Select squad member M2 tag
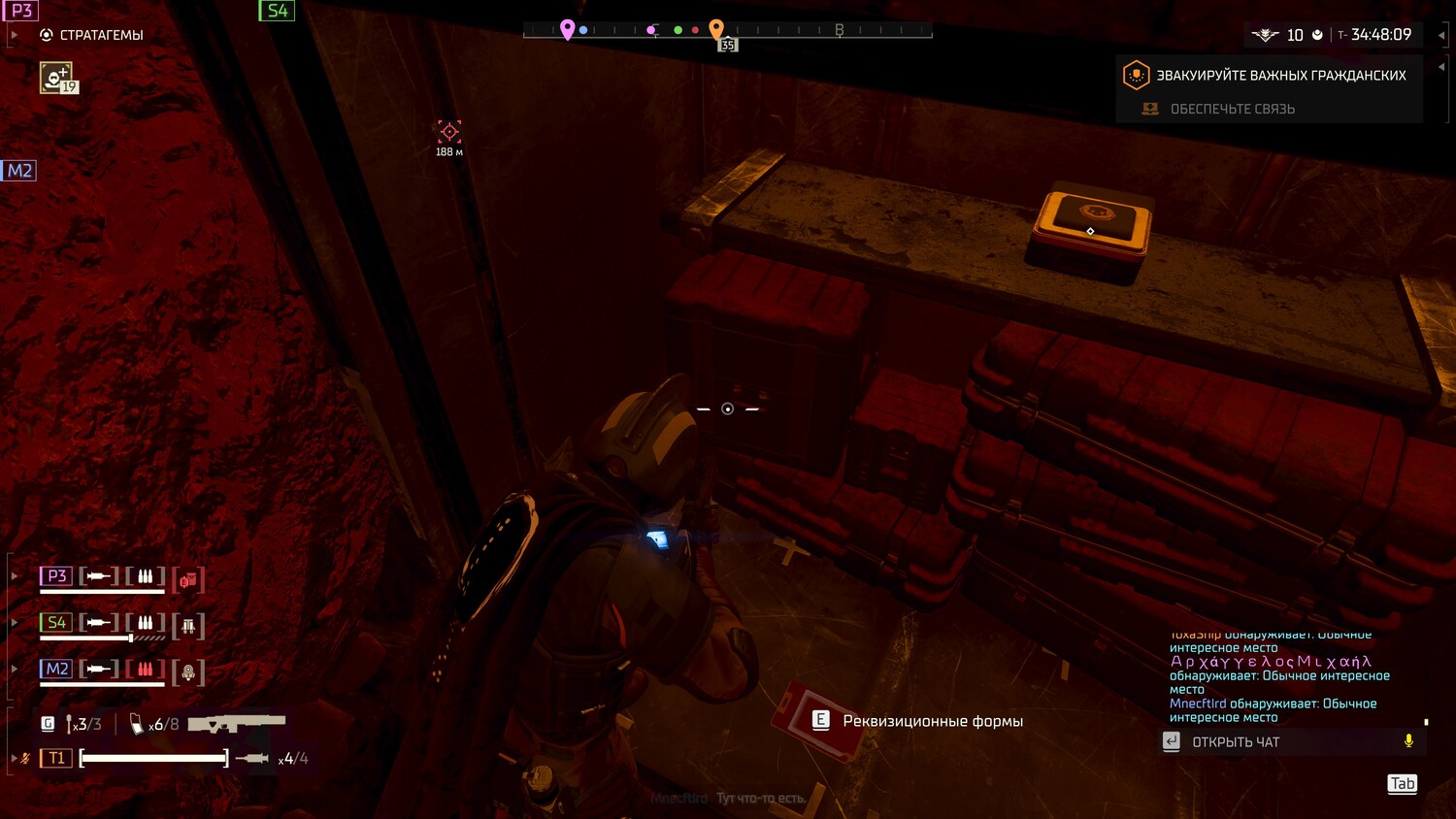 (x=56, y=670)
